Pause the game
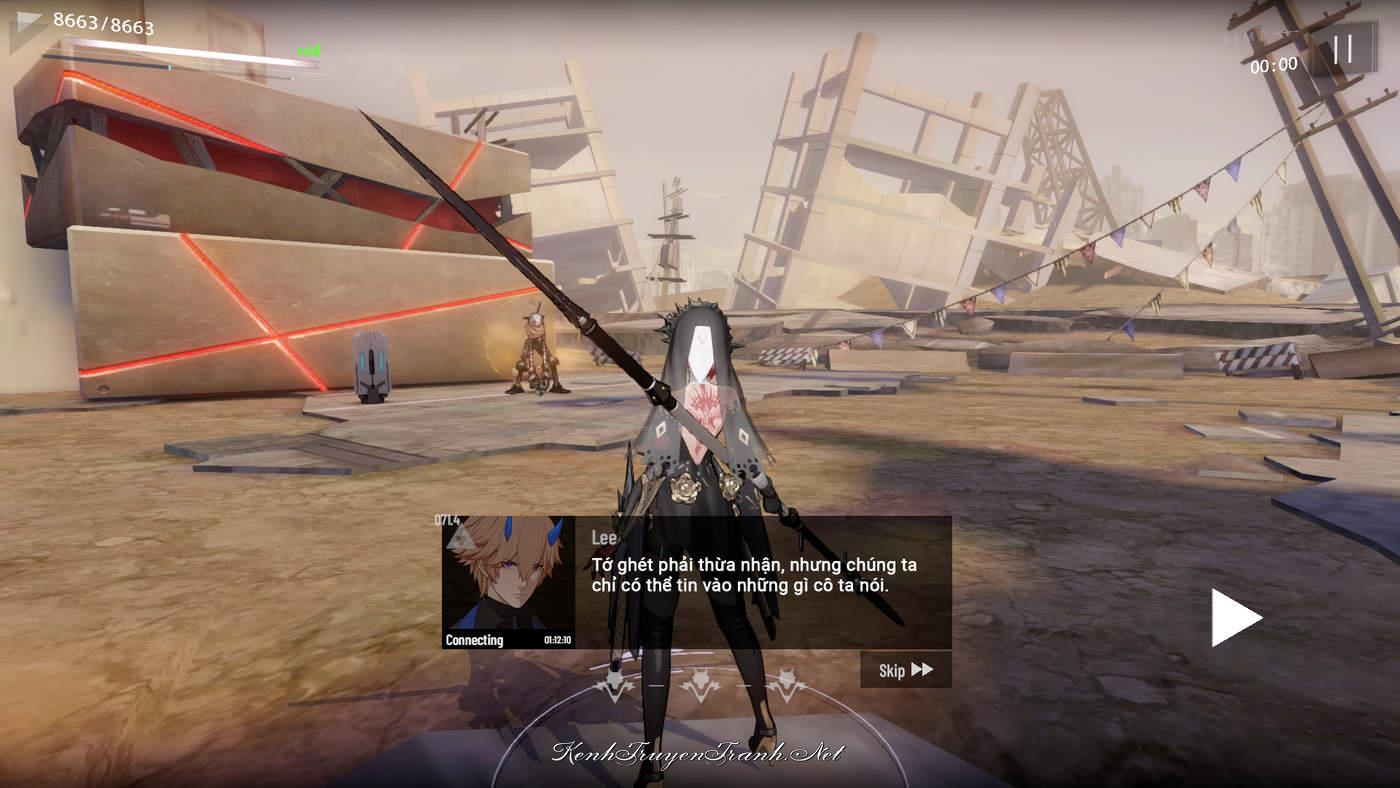The image size is (1400, 788). coord(1342,49)
